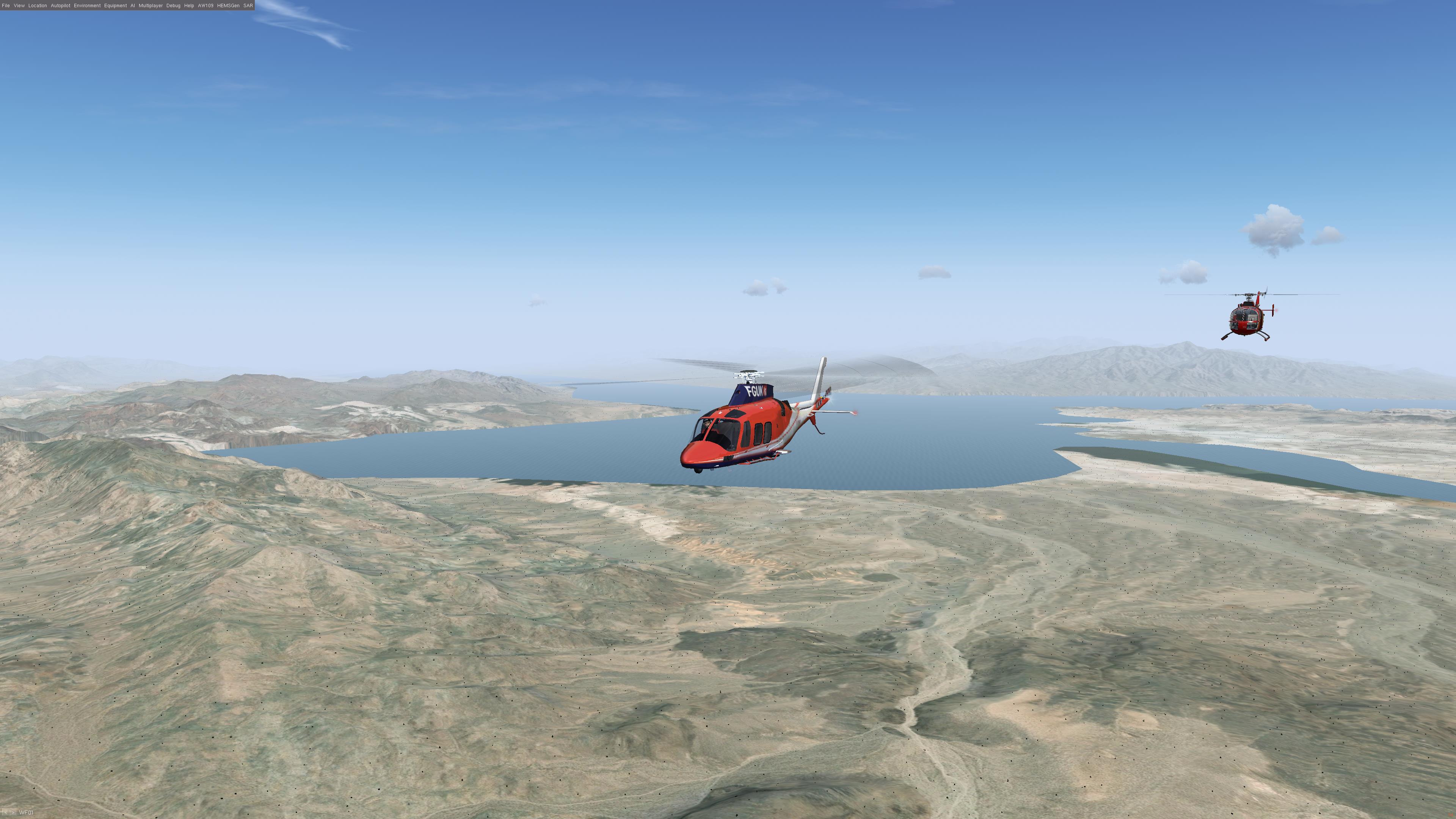1456x819 pixels.
Task: Open the Help menu
Action: tap(189, 6)
